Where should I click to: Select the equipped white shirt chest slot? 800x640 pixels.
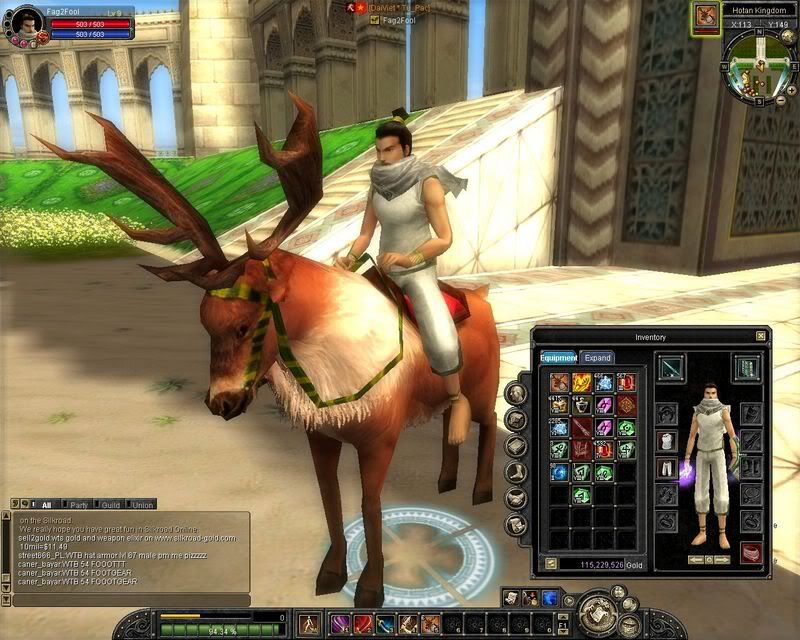coord(667,441)
